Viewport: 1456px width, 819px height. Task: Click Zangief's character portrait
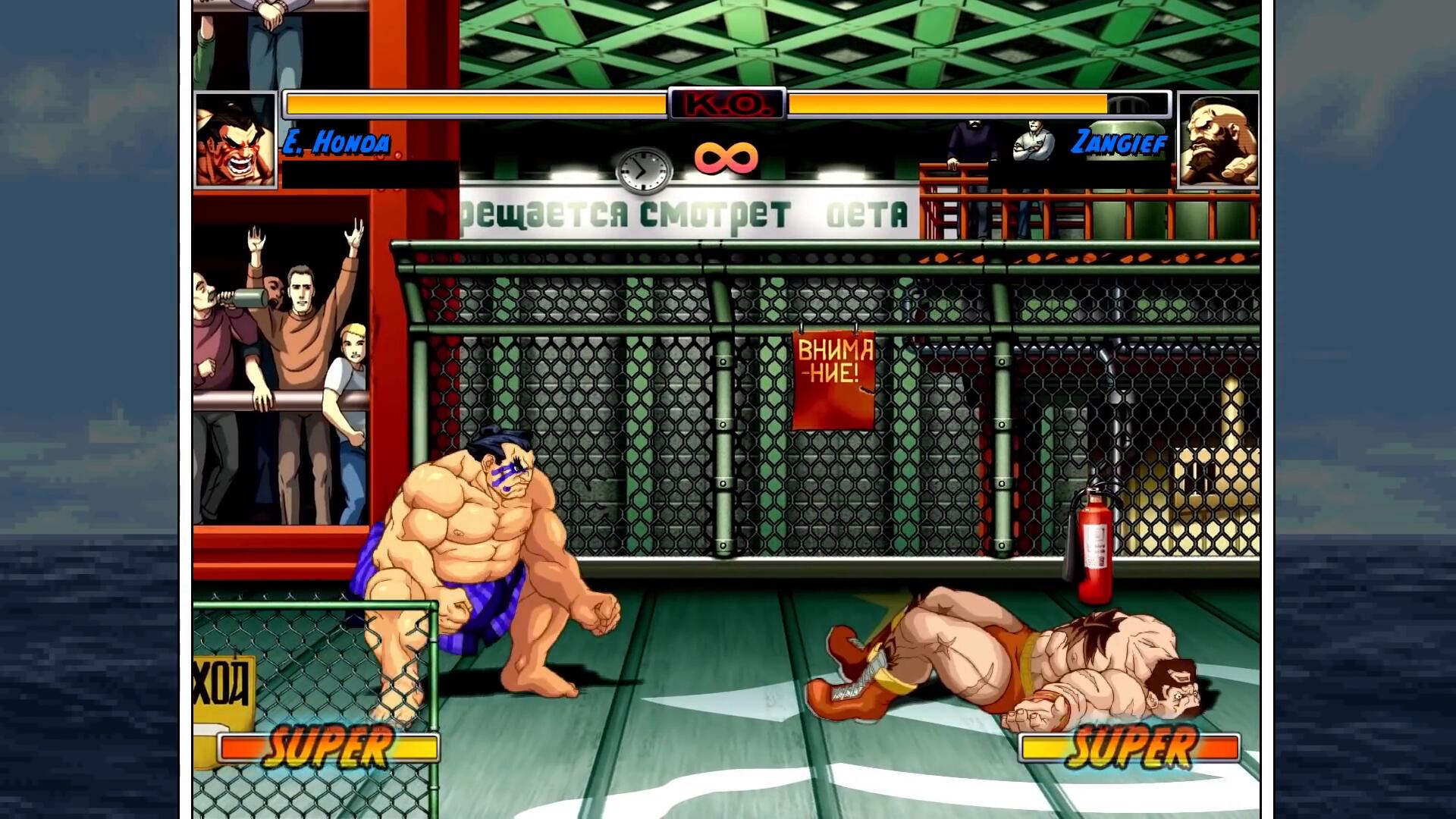[x=1219, y=140]
